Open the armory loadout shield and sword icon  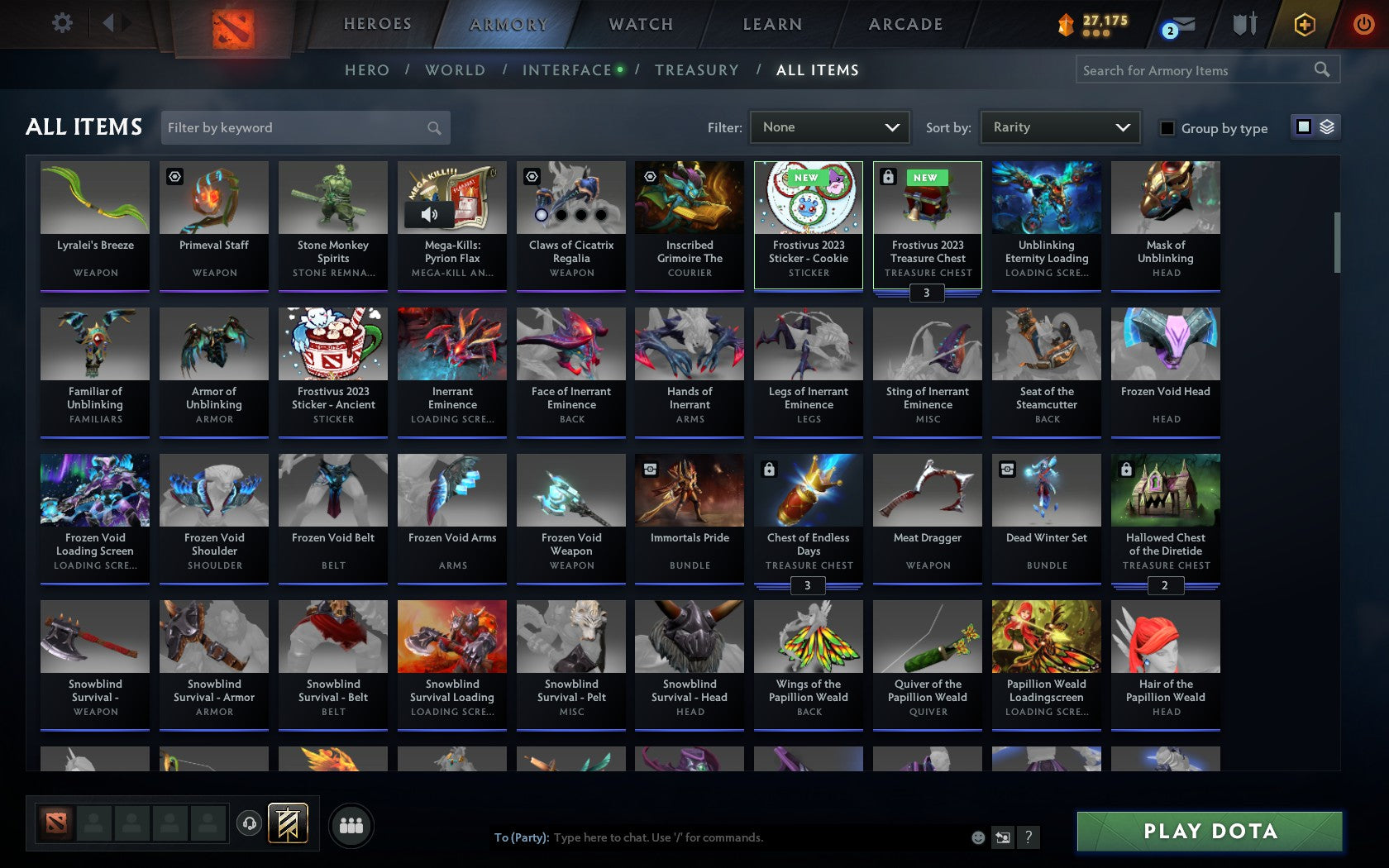1243,23
